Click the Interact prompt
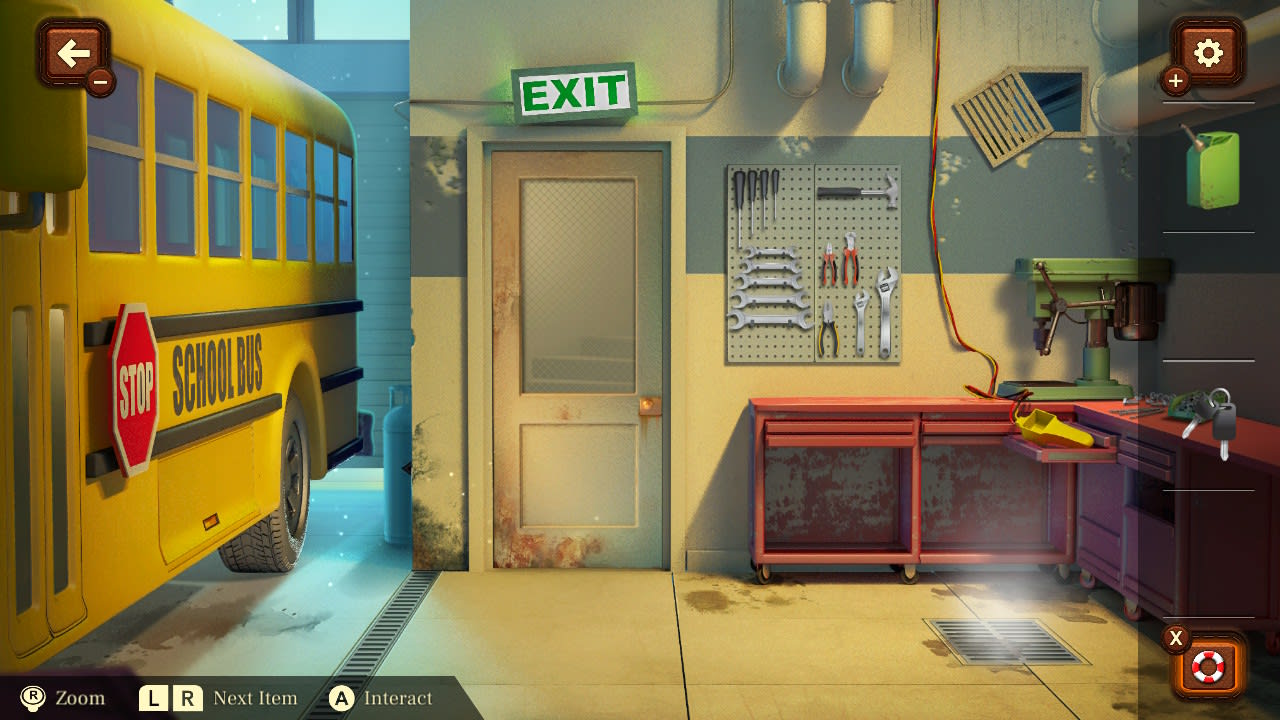 point(390,698)
